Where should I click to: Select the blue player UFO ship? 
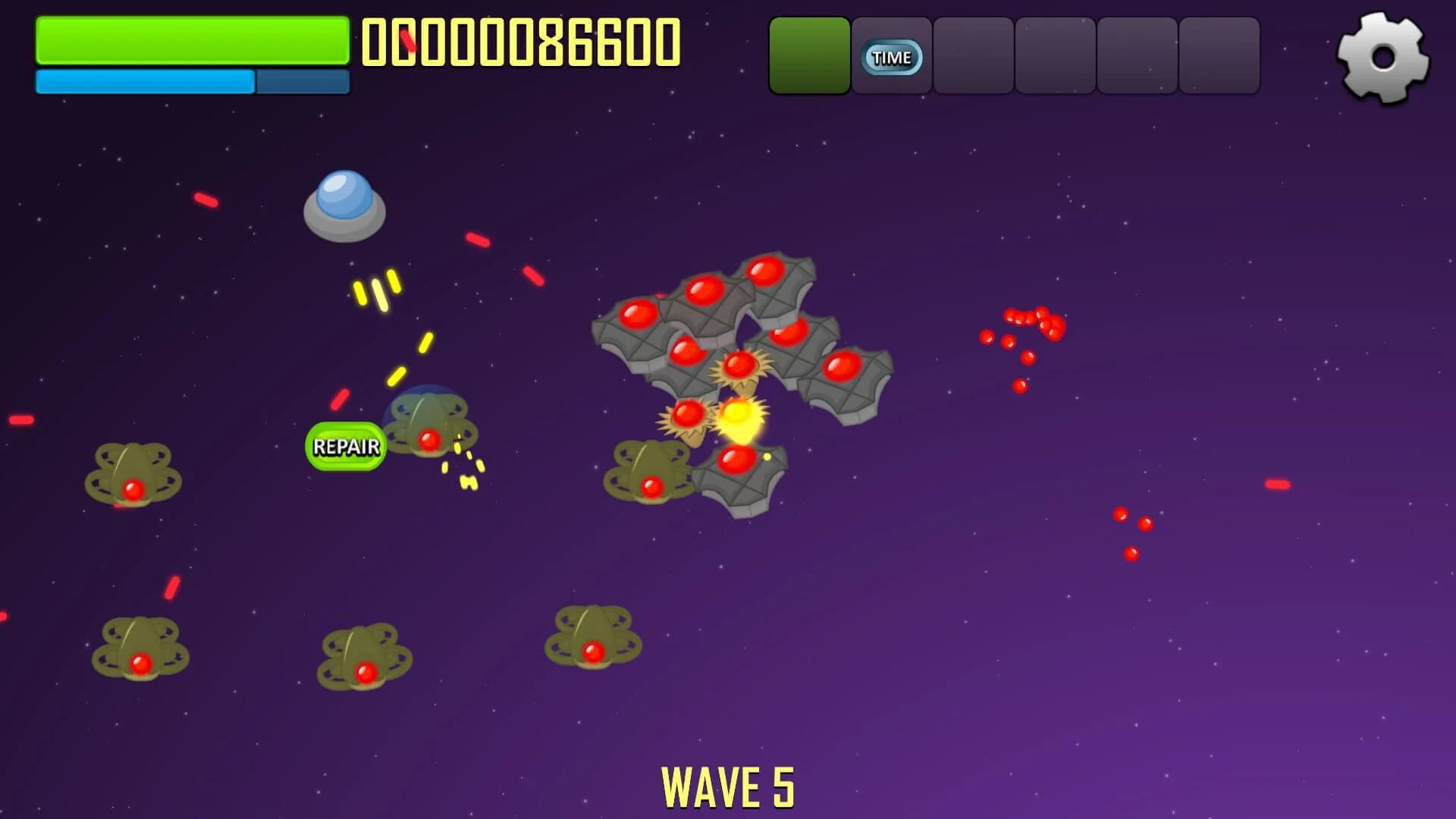coord(345,205)
